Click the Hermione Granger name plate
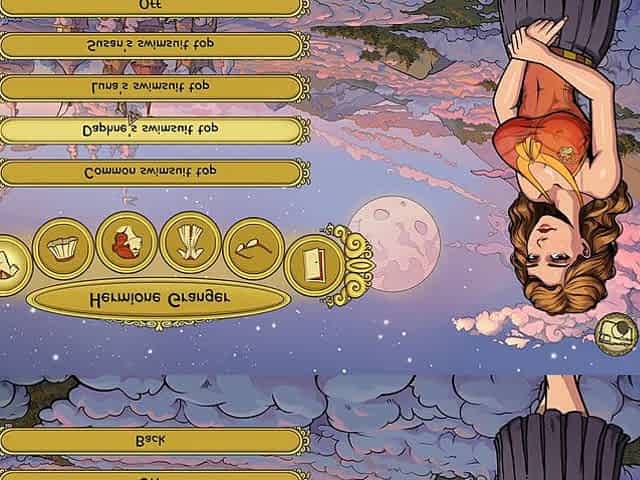This screenshot has height=480, width=640. click(x=152, y=298)
